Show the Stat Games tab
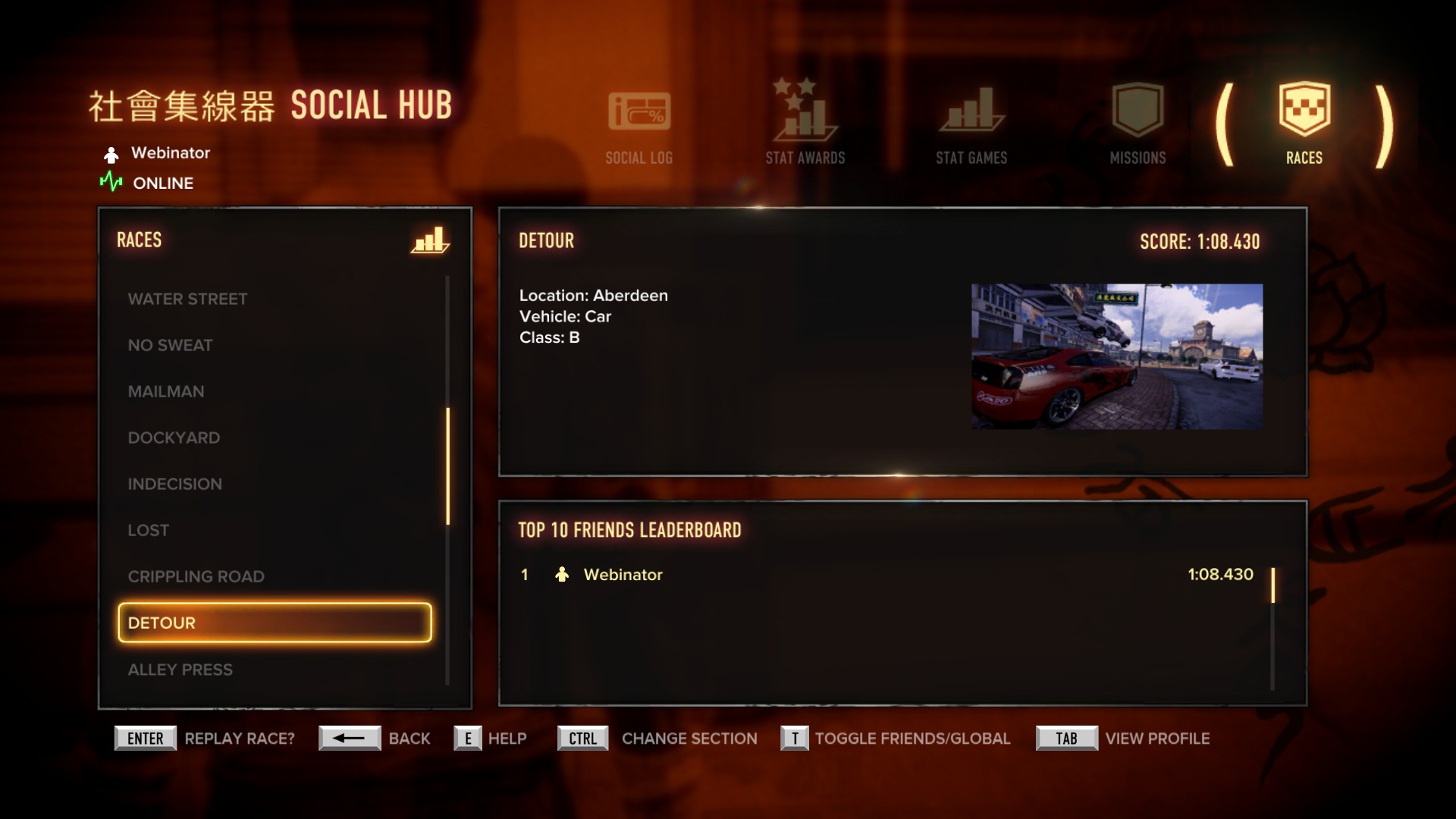 971,126
